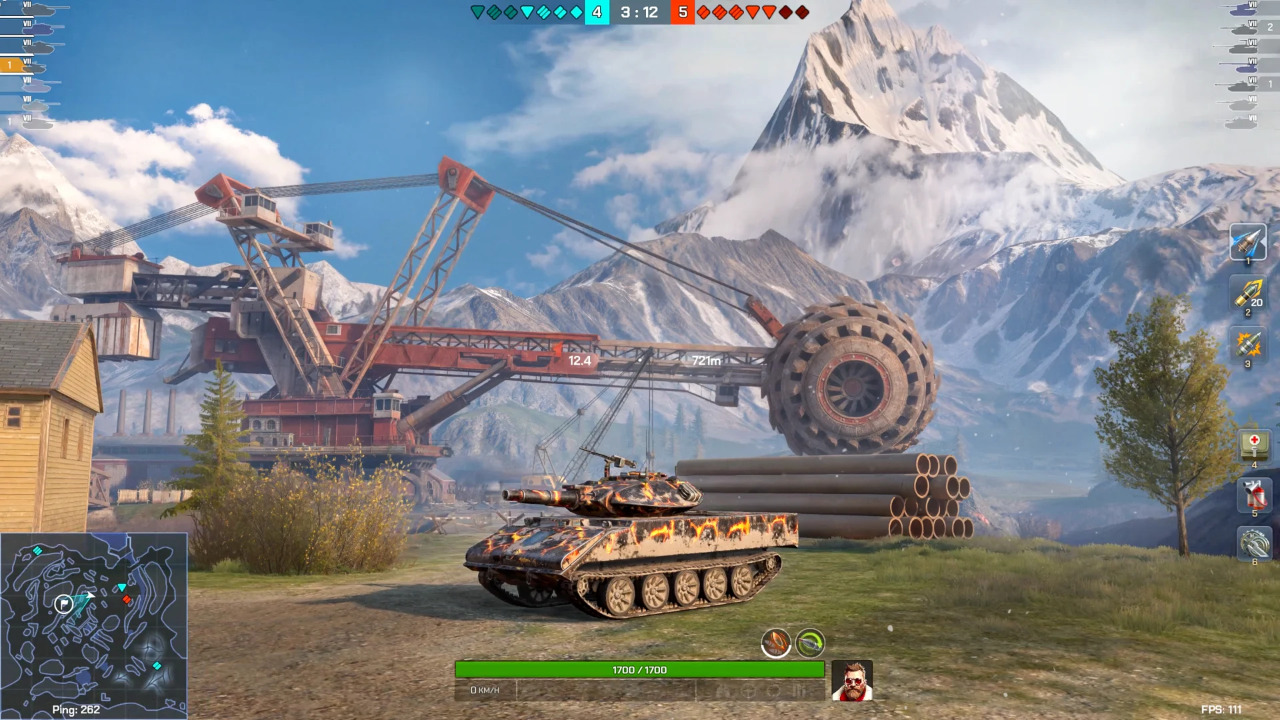This screenshot has width=1280, height=720.
Task: Use the first aid kit consumable
Action: tap(1254, 444)
